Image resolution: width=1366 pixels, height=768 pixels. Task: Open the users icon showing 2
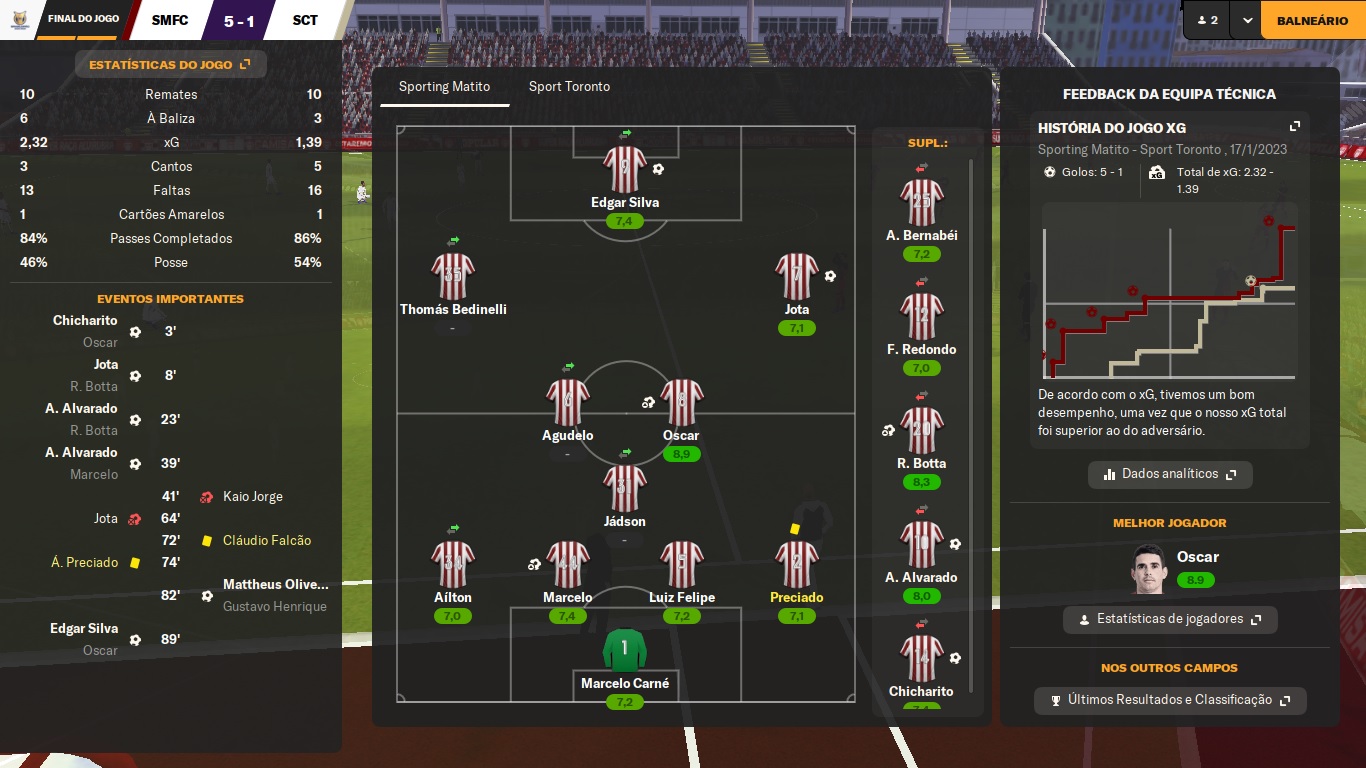[1207, 20]
